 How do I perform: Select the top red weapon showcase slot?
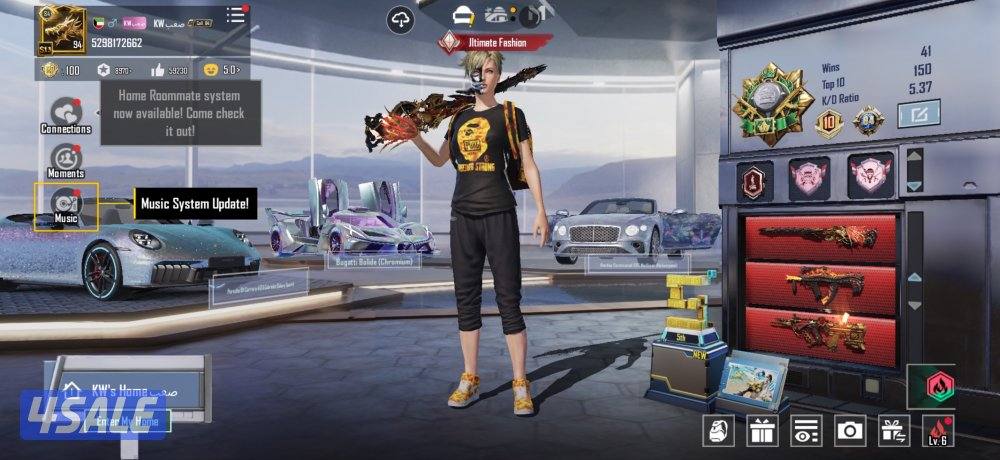coord(823,236)
